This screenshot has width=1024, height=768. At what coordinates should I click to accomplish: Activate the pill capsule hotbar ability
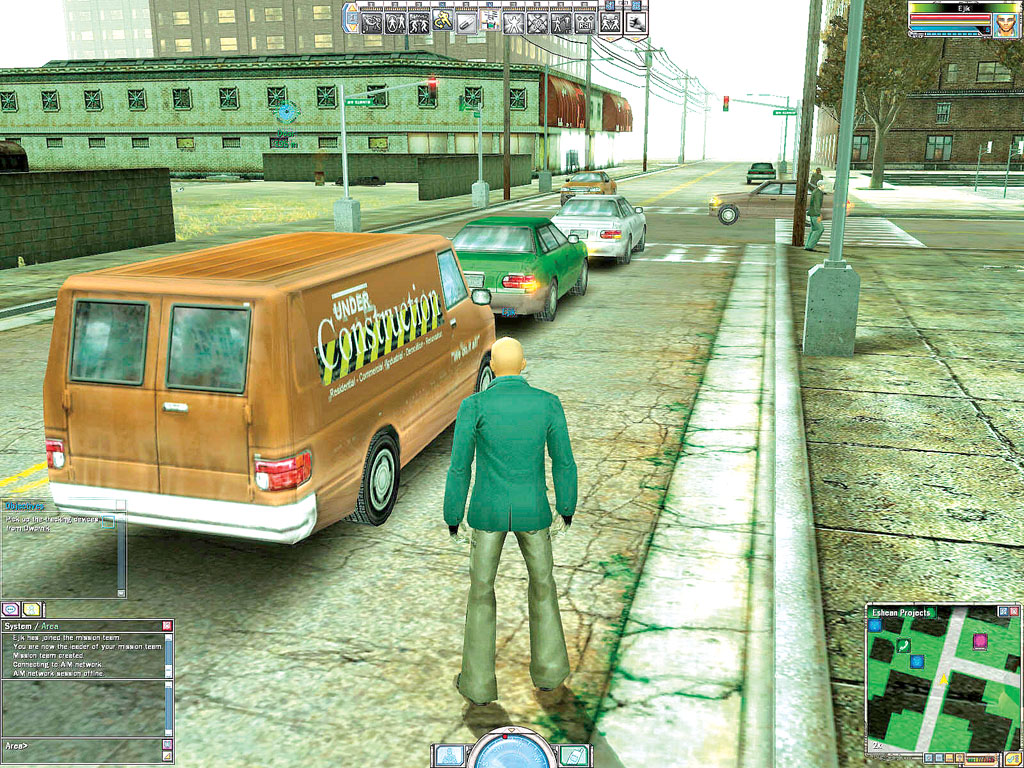(466, 21)
